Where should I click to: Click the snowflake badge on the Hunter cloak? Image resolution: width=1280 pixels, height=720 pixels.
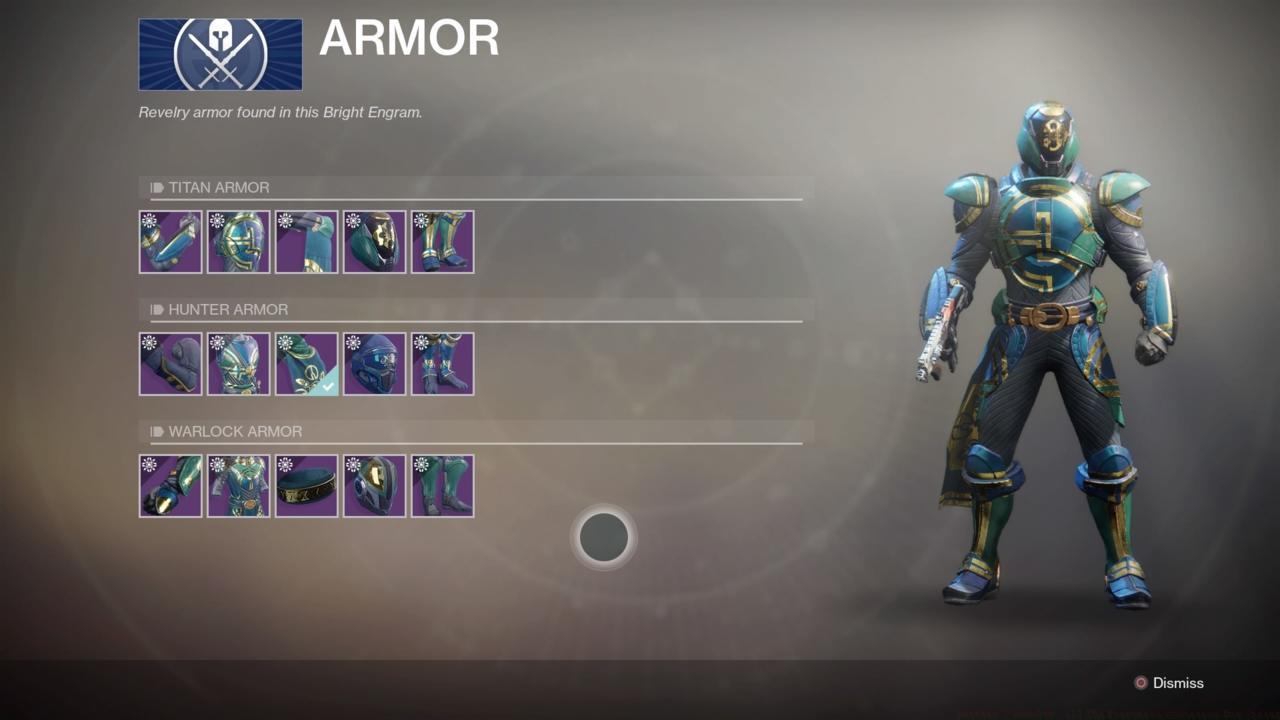pyautogui.click(x=285, y=343)
